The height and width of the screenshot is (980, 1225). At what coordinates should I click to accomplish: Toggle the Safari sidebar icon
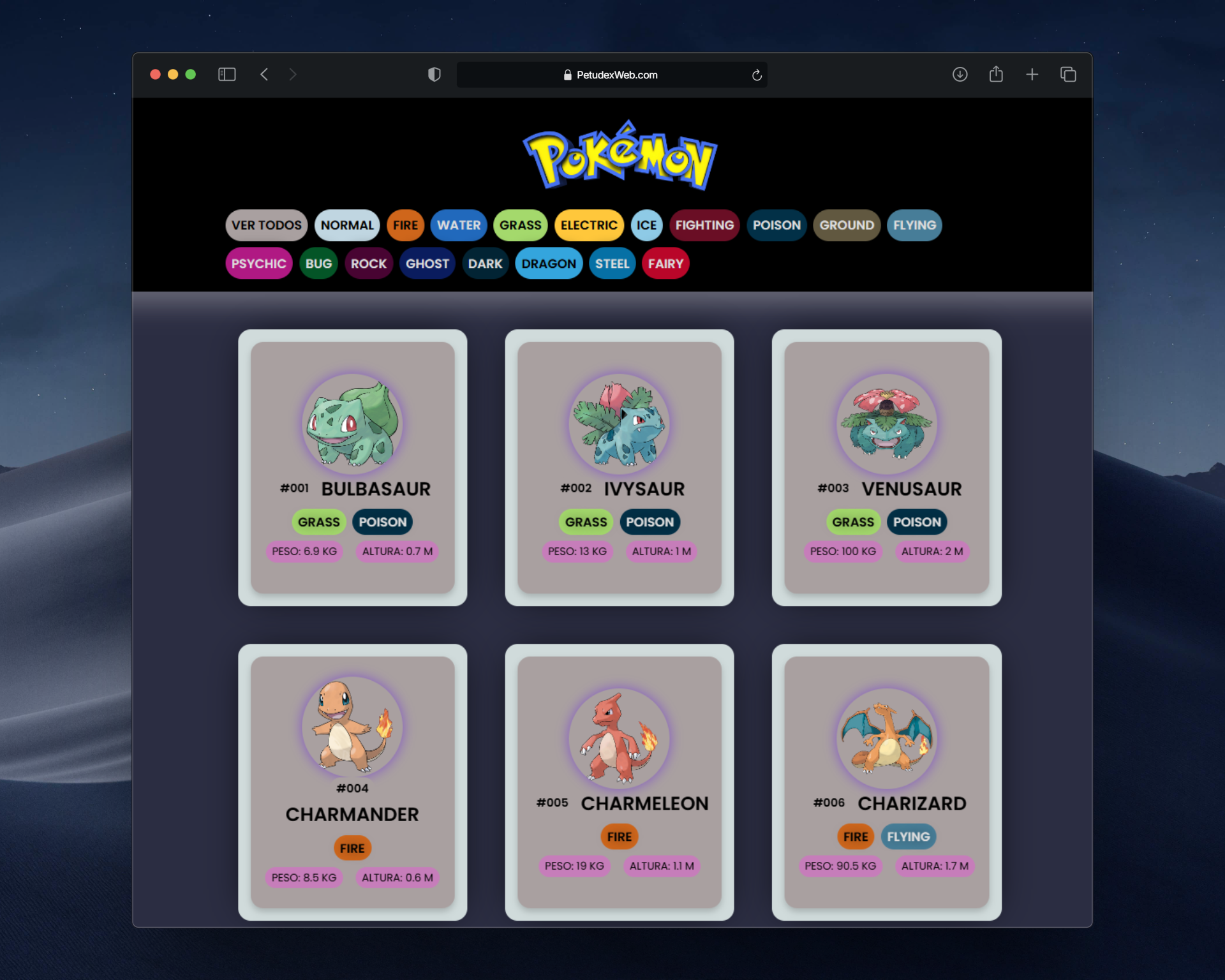pos(227,74)
